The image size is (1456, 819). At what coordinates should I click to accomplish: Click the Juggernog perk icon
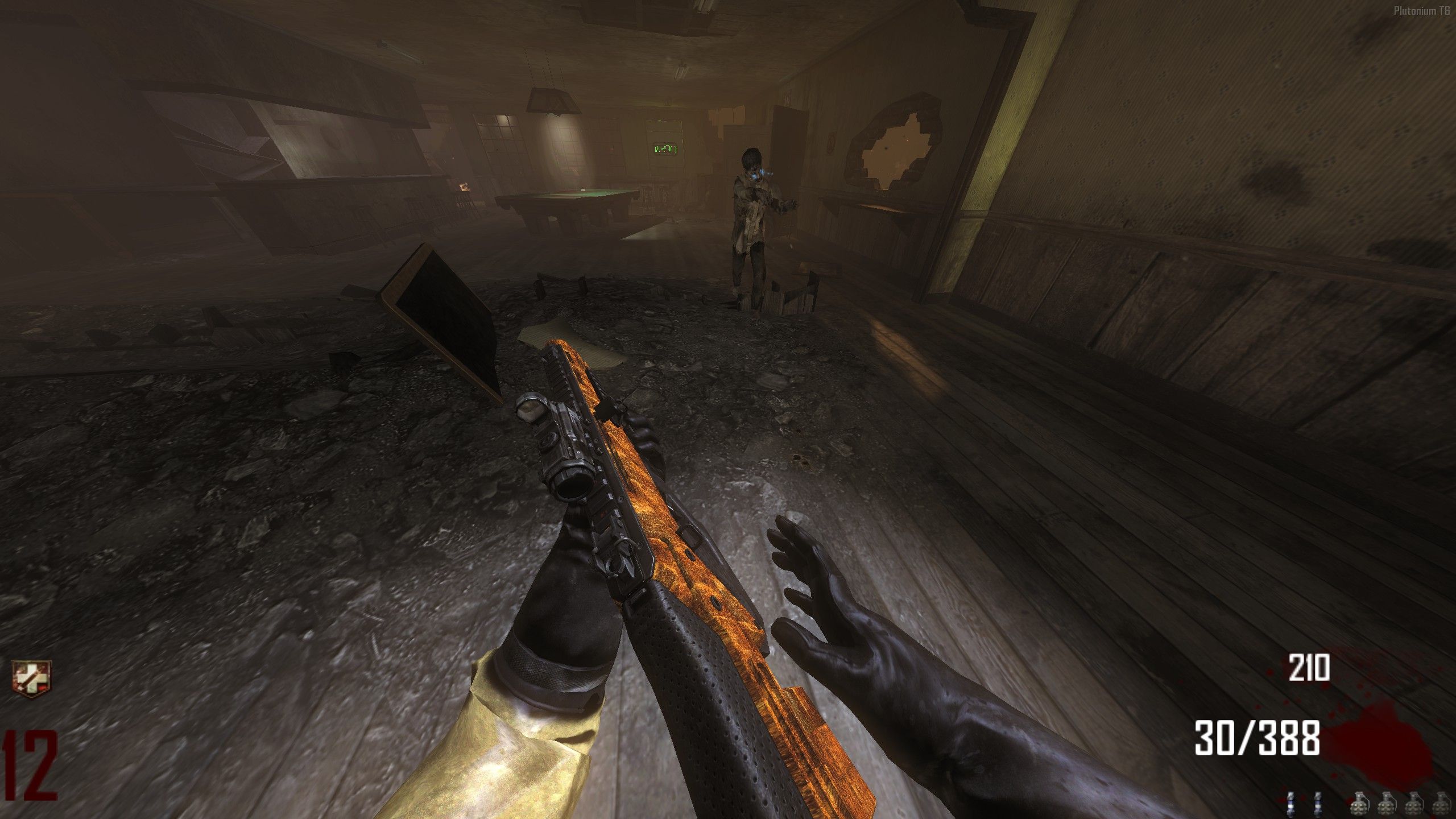(x=31, y=679)
